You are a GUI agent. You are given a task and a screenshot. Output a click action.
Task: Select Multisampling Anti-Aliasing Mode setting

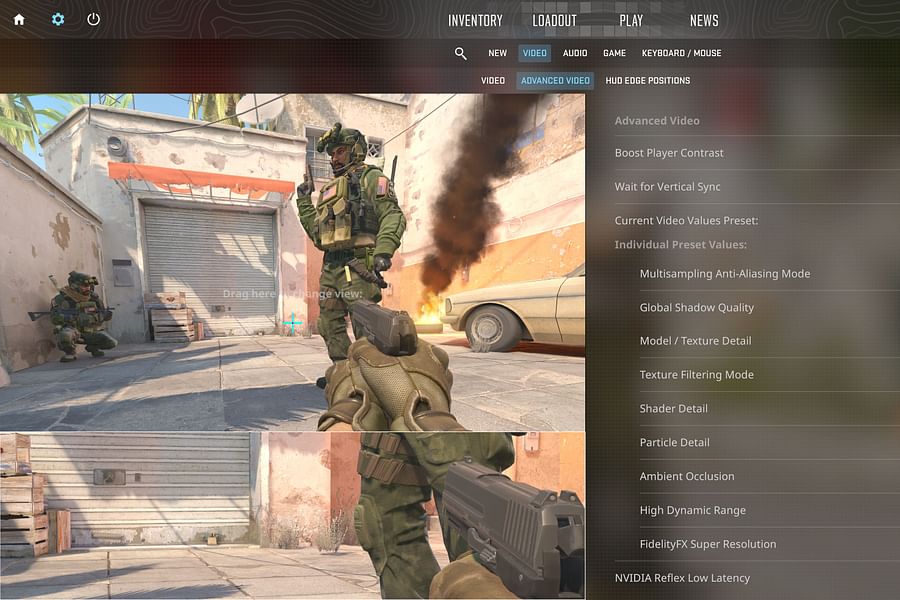[x=725, y=274]
